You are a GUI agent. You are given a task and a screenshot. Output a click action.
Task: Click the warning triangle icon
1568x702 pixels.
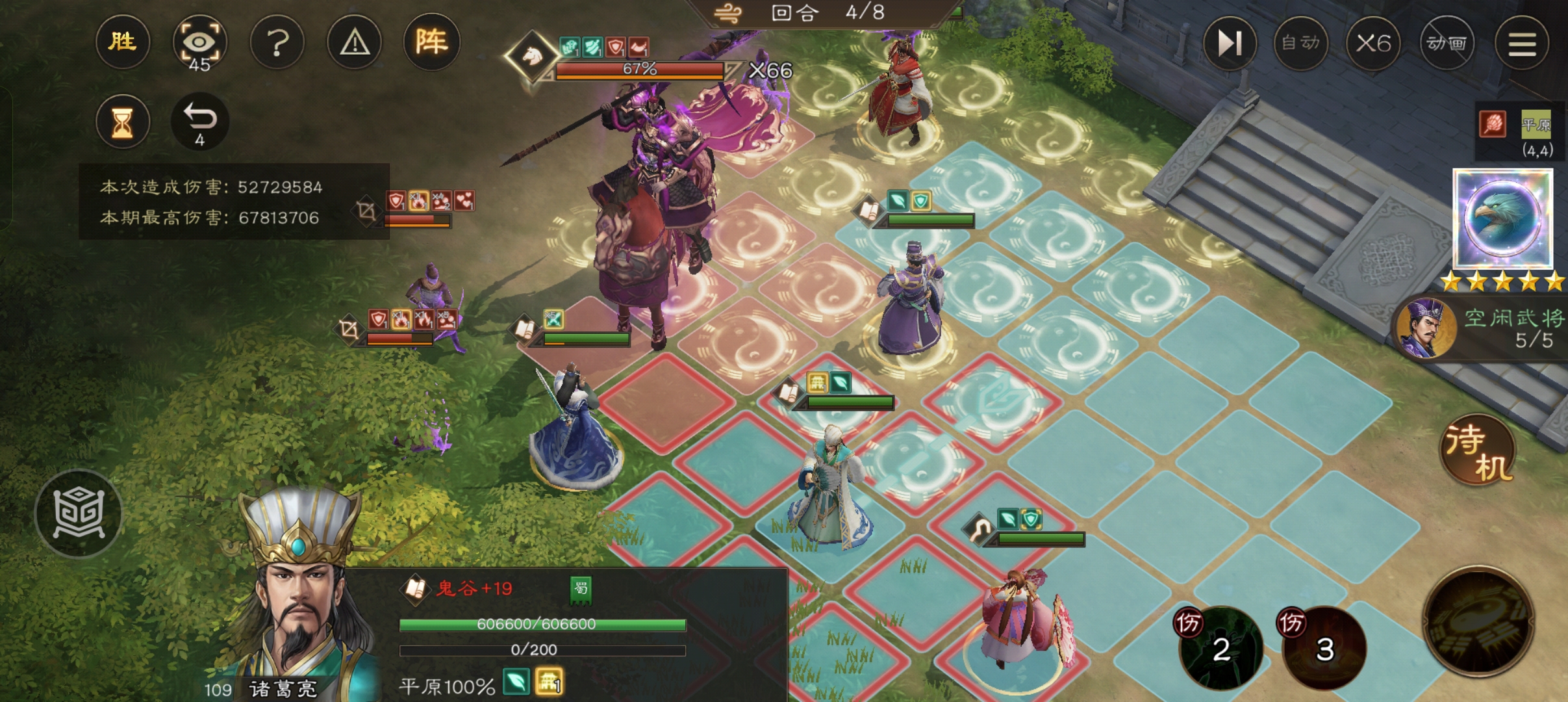pyautogui.click(x=355, y=43)
